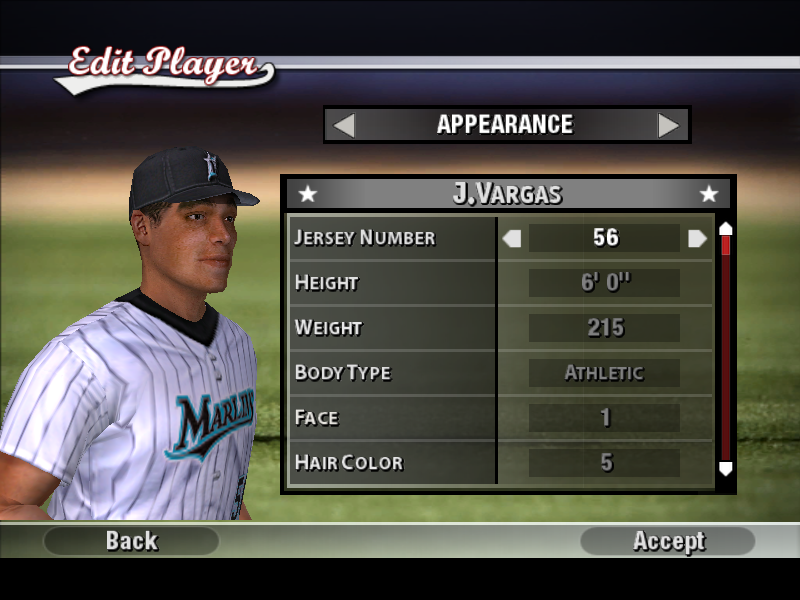Click the scrollbar's up arrow
This screenshot has width=800, height=600.
click(726, 229)
